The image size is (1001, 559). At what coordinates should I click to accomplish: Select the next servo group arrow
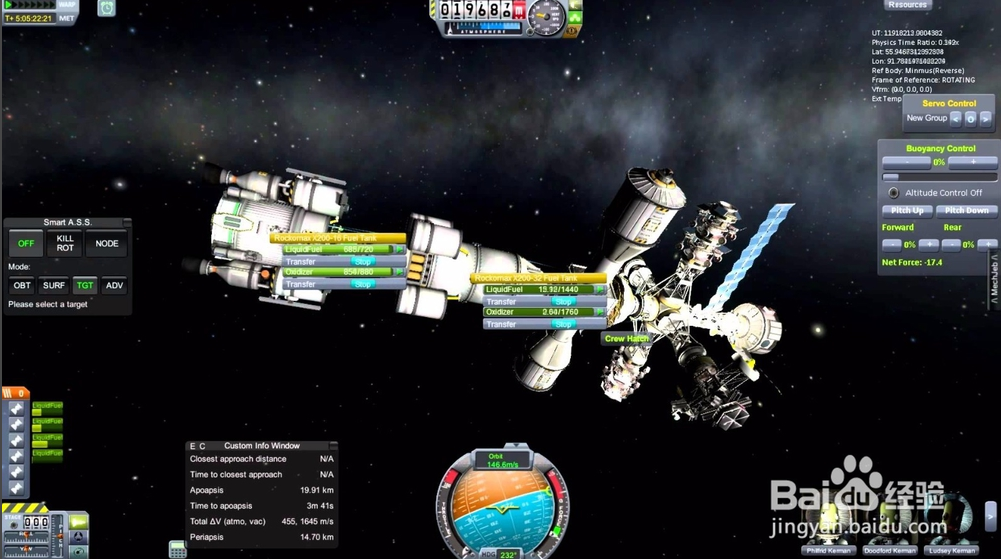coord(986,118)
